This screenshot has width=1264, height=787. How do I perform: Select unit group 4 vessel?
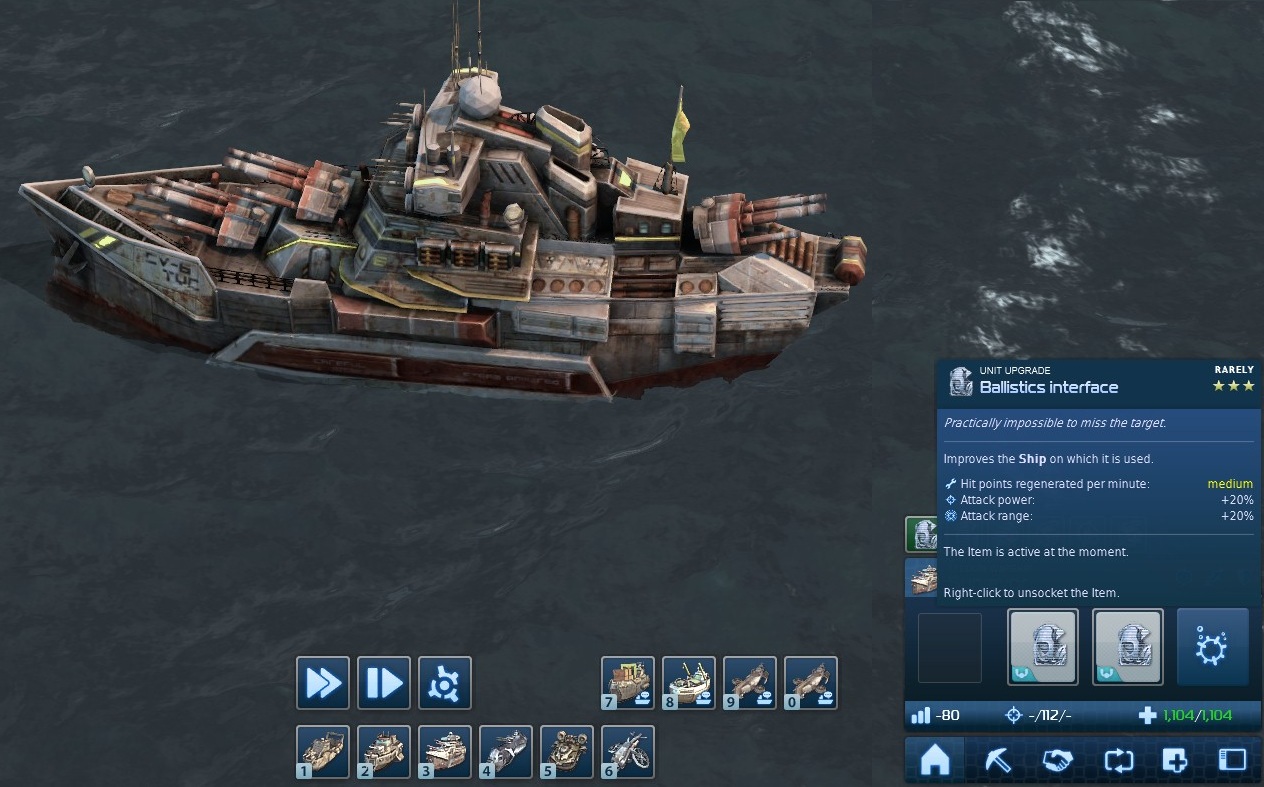click(x=506, y=752)
